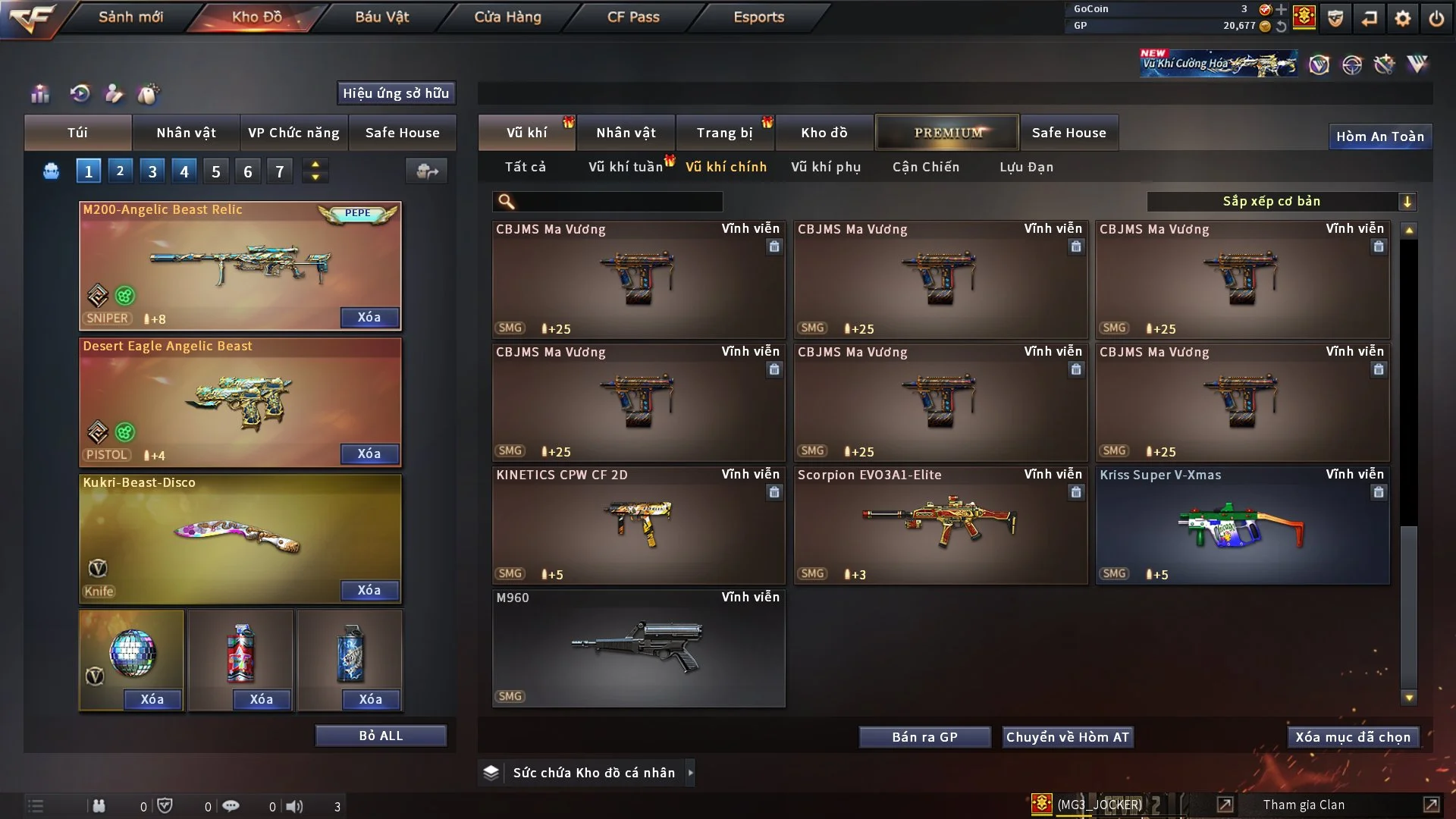Open the gear settings icon
Screen dimensions: 1456x819
1403,18
